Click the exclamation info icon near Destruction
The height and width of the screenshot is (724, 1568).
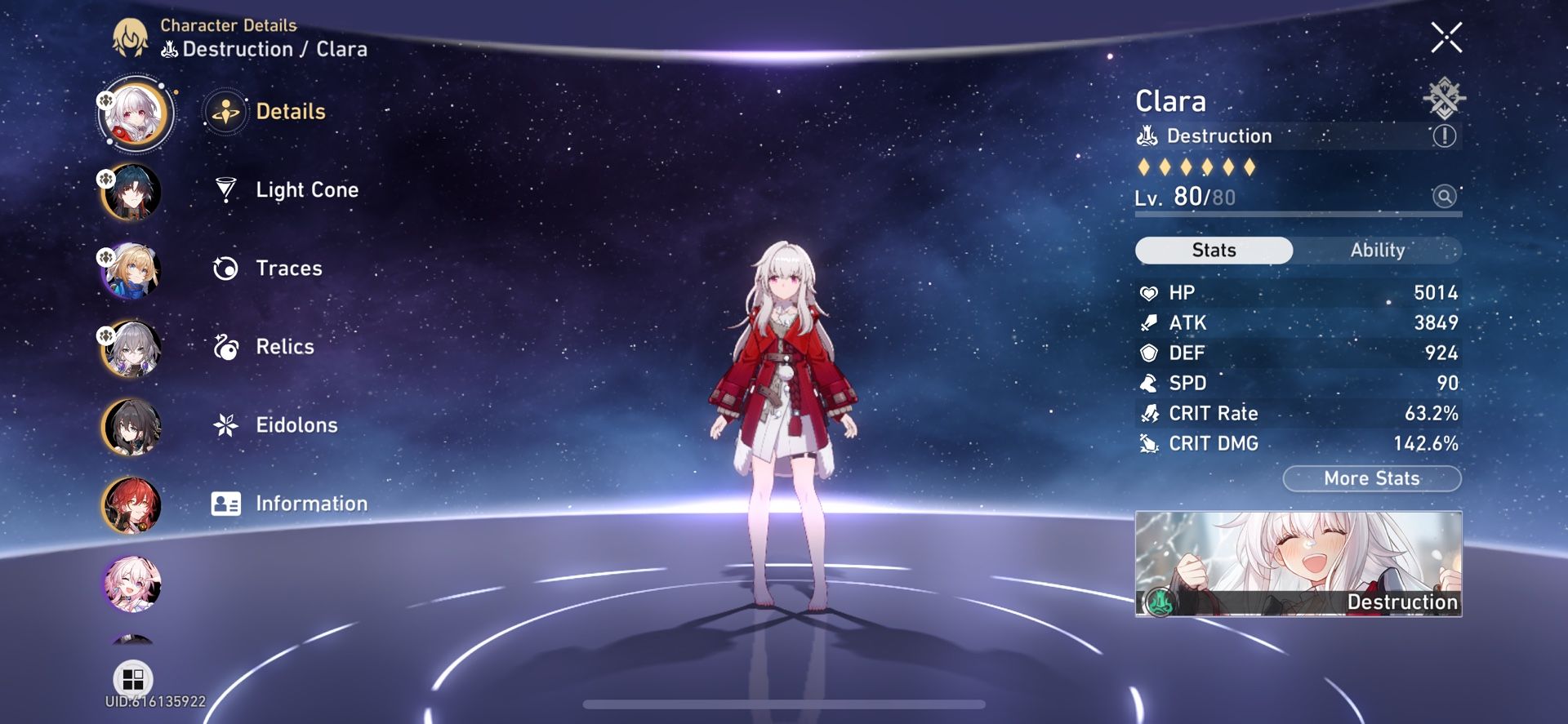click(x=1445, y=136)
